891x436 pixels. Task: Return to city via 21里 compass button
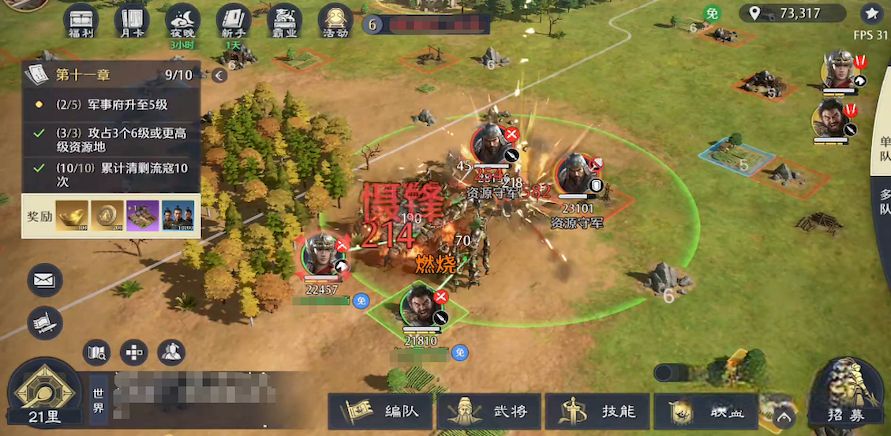pos(44,395)
